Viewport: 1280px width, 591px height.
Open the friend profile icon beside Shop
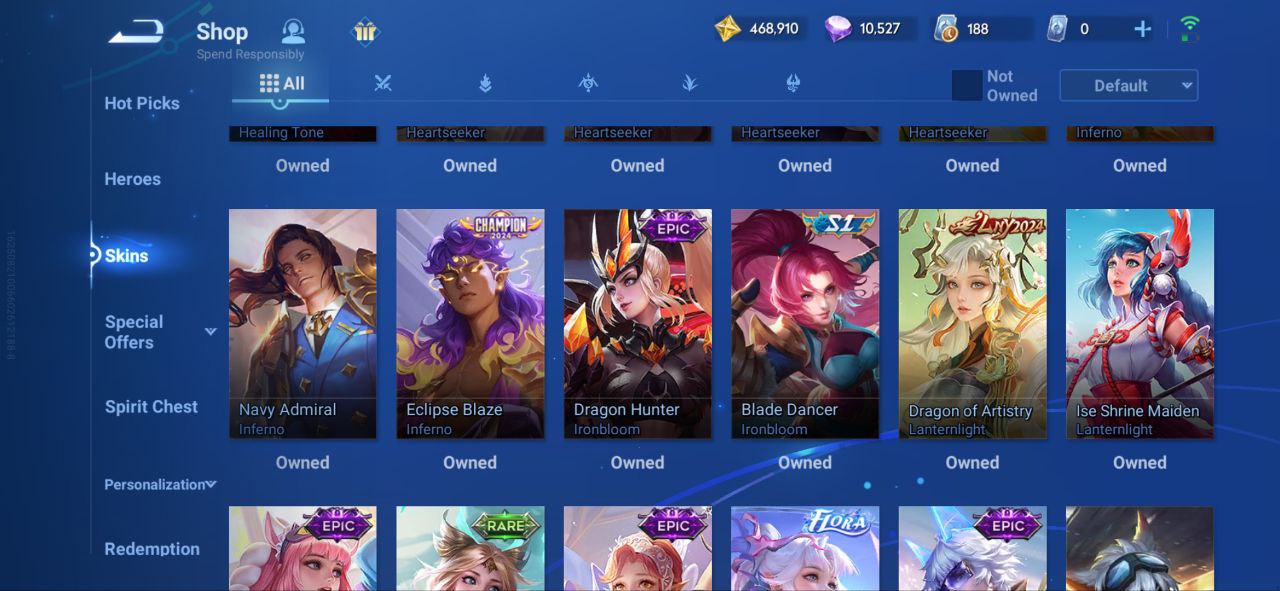(x=293, y=31)
